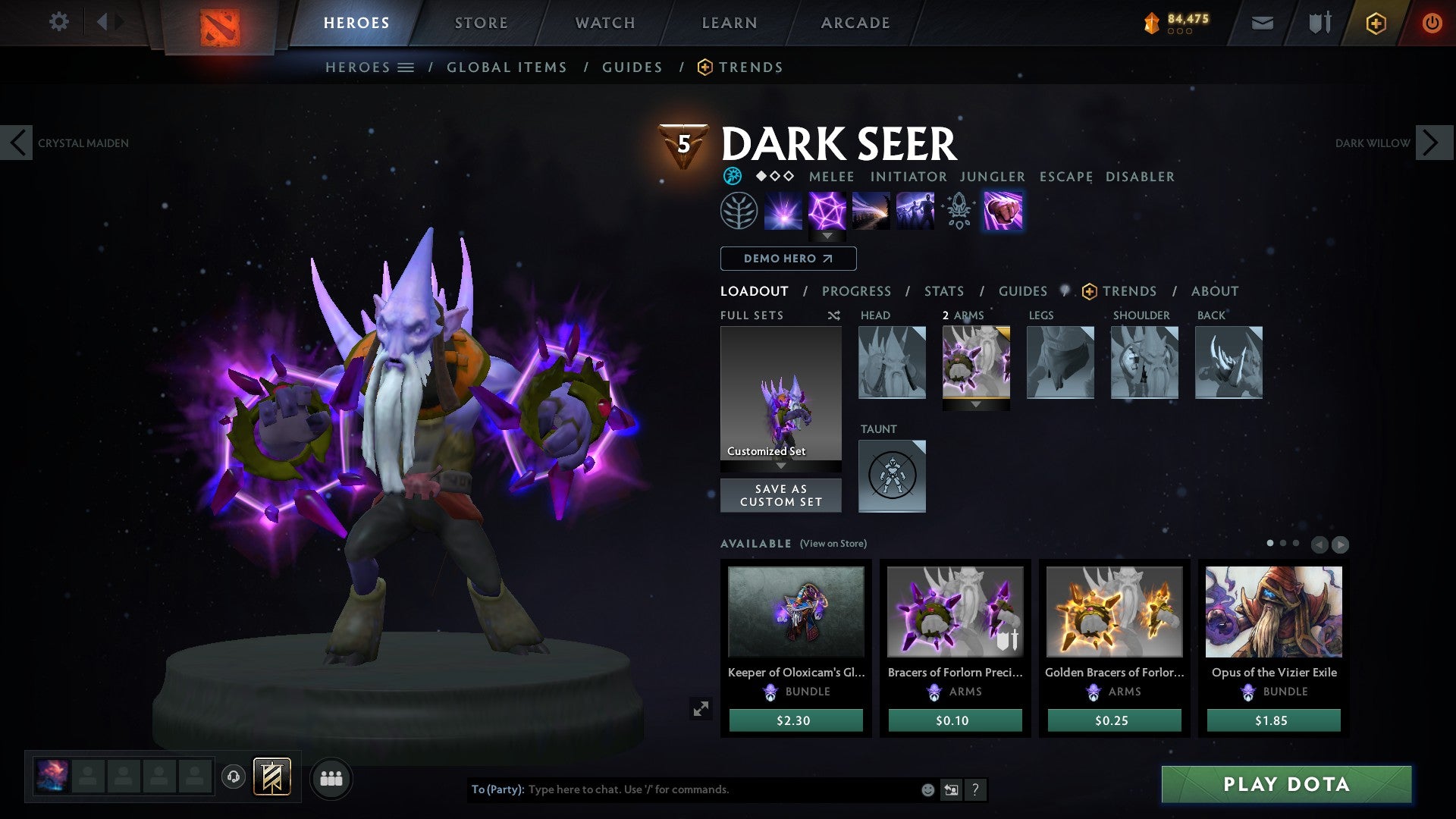Select the Ion Shell ability icon

pyautogui.click(x=827, y=211)
